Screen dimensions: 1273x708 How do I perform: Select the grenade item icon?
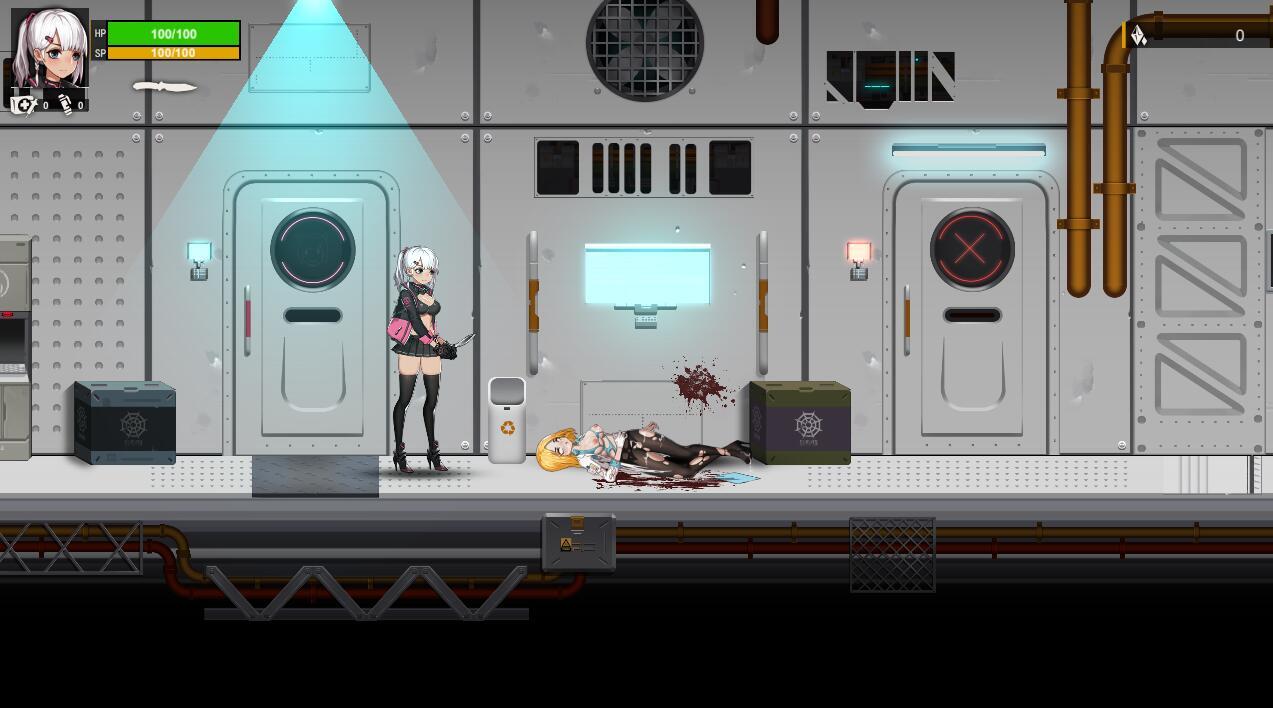[x=65, y=104]
